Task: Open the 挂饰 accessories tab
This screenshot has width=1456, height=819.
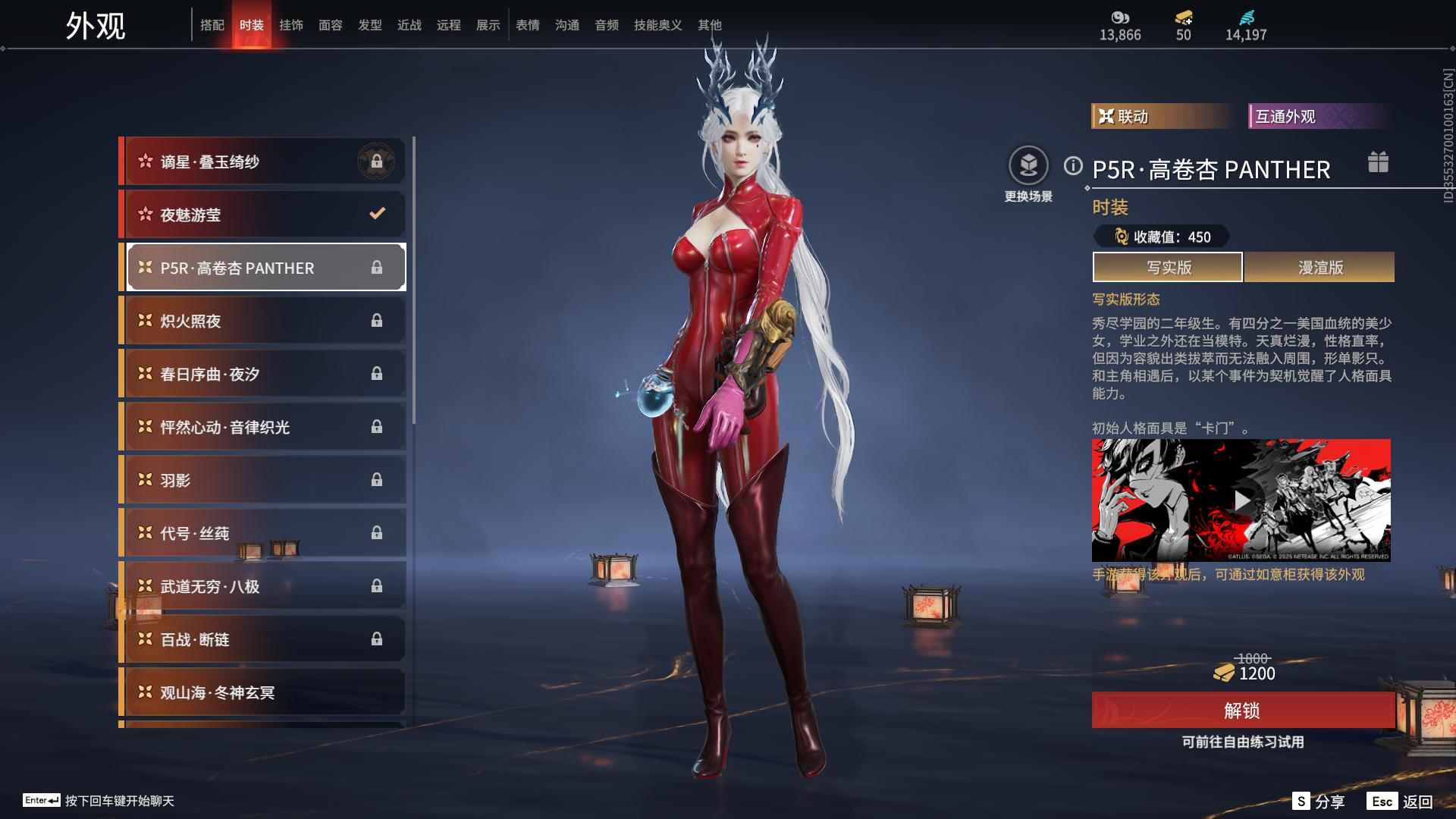Action: pos(290,25)
